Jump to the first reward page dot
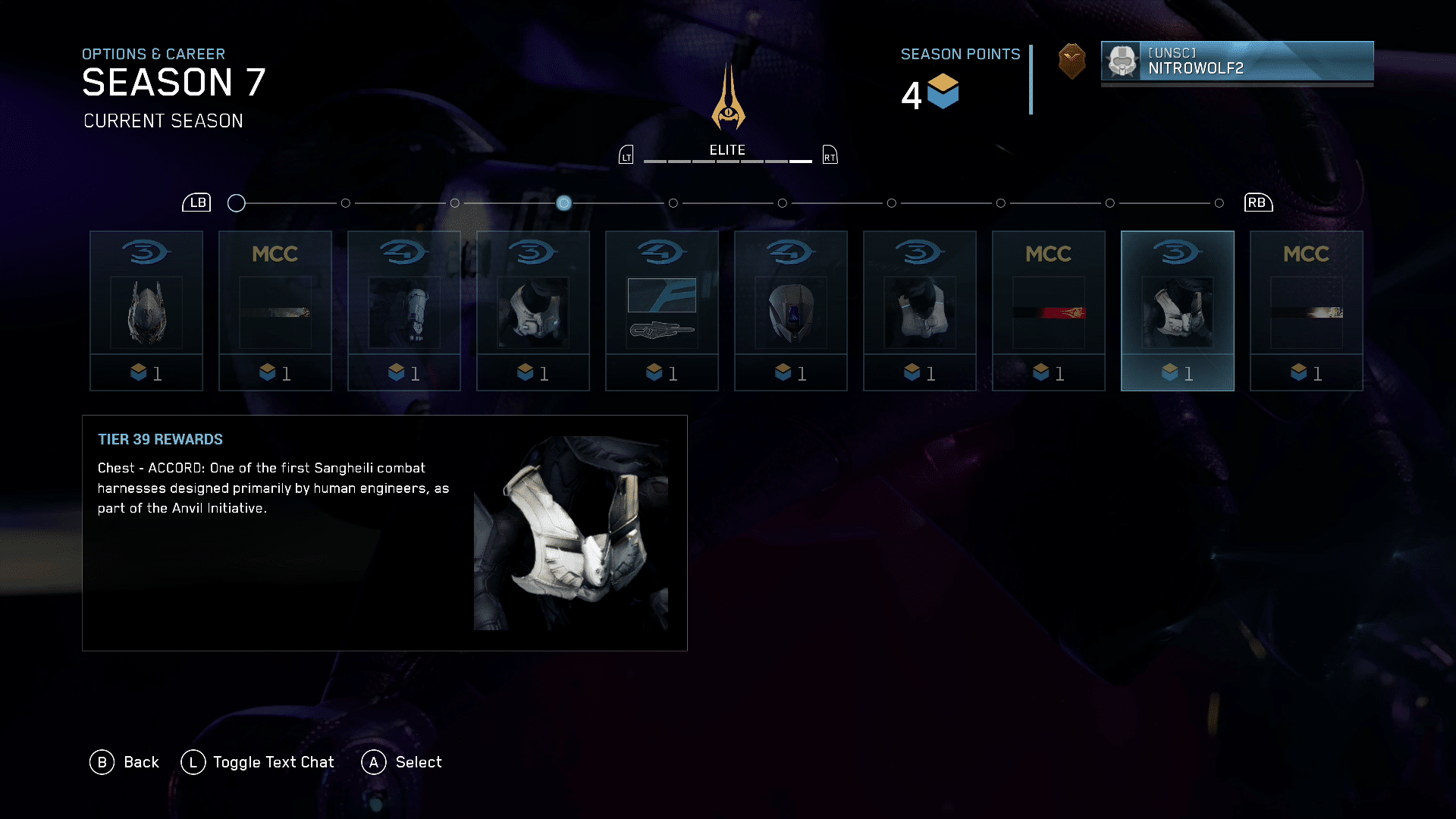Viewport: 1456px width, 819px height. [237, 203]
